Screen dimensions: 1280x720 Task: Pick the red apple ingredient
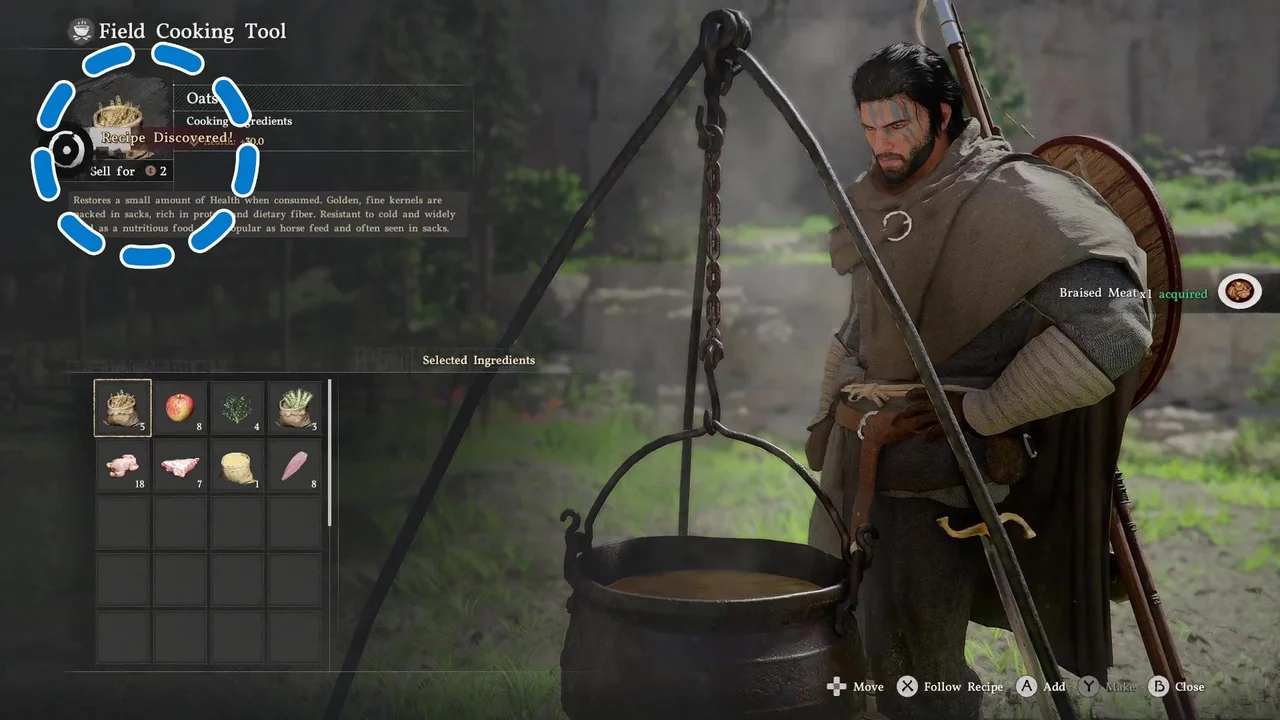tap(180, 408)
